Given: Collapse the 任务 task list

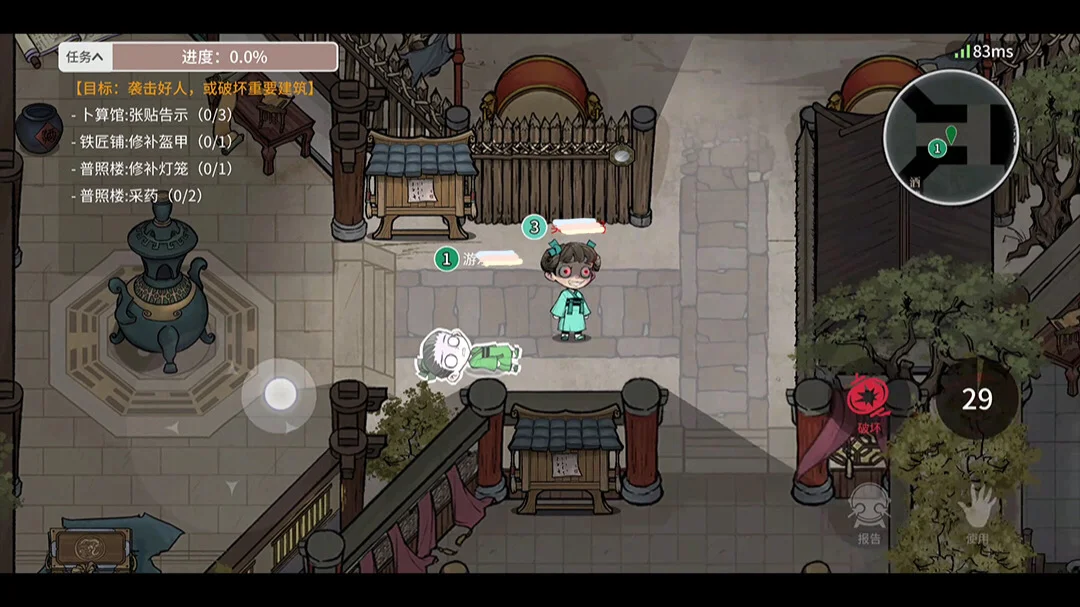Looking at the screenshot, I should (85, 57).
